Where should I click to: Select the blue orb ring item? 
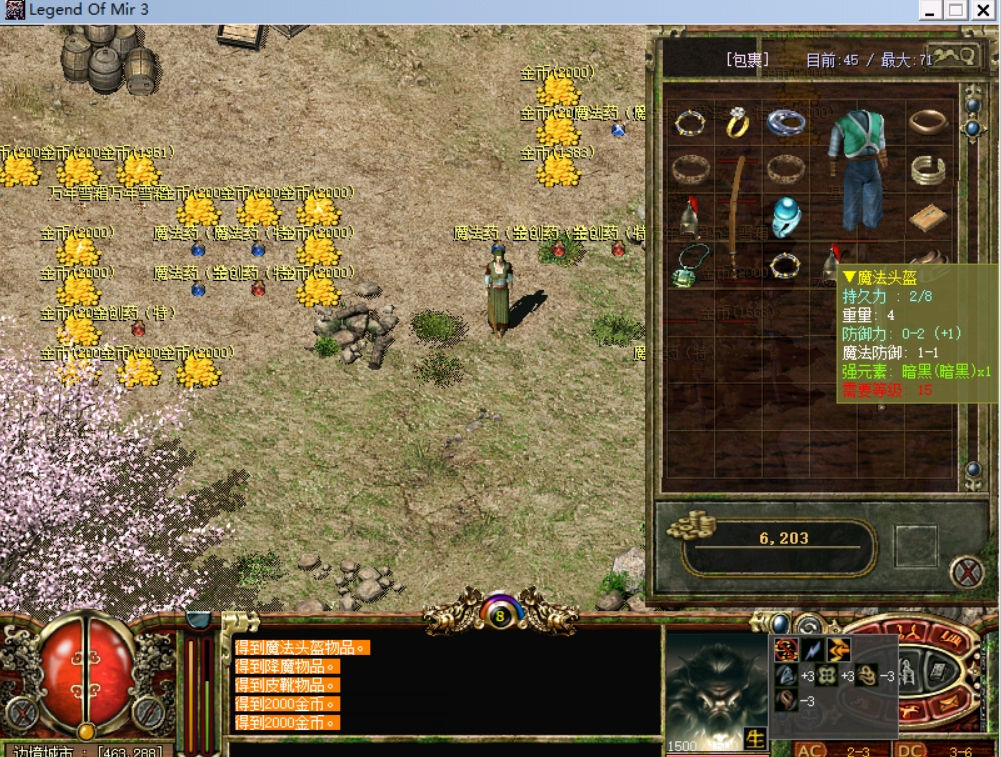pyautogui.click(x=786, y=216)
